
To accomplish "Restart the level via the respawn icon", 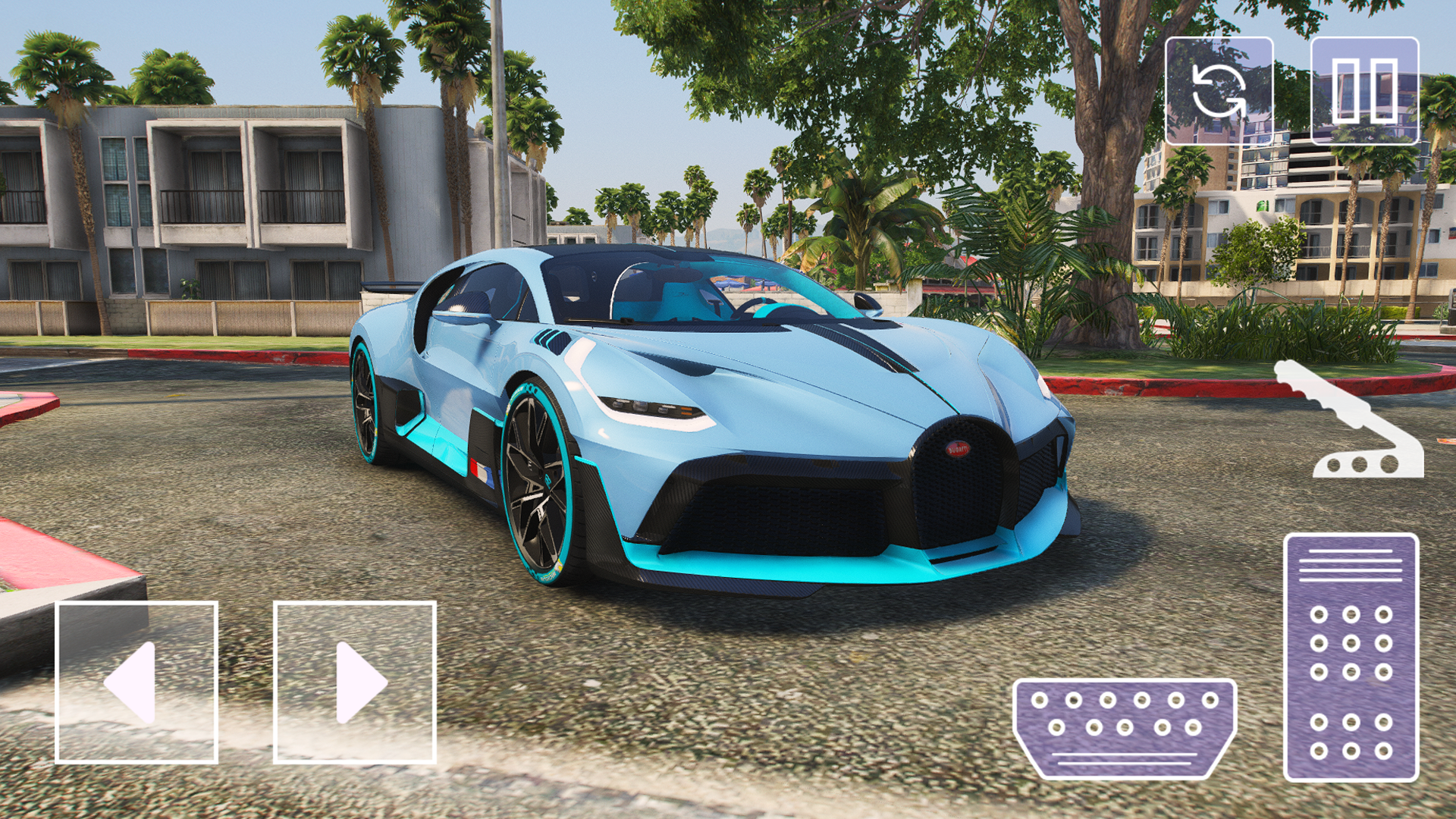I will pyautogui.click(x=1219, y=89).
